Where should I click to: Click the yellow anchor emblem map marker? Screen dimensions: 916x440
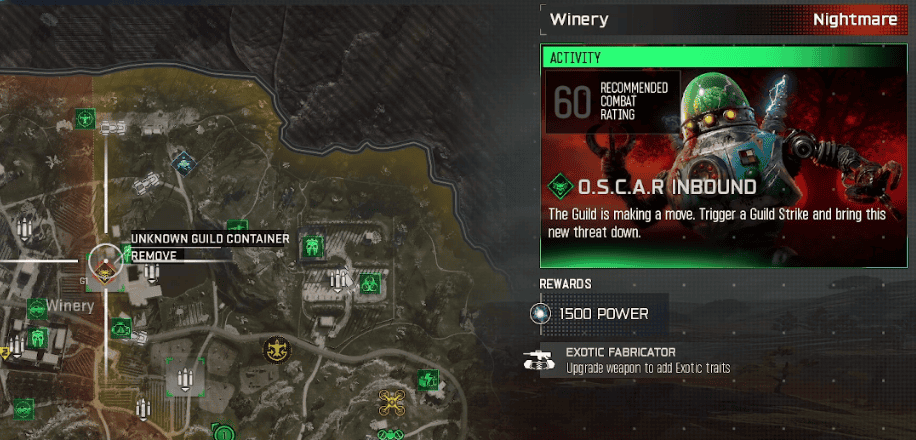[273, 350]
